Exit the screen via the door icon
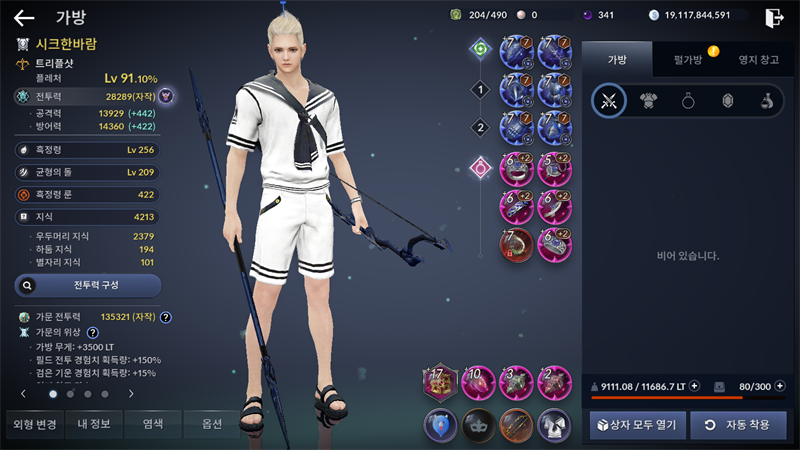The width and height of the screenshot is (800, 450). (x=773, y=17)
